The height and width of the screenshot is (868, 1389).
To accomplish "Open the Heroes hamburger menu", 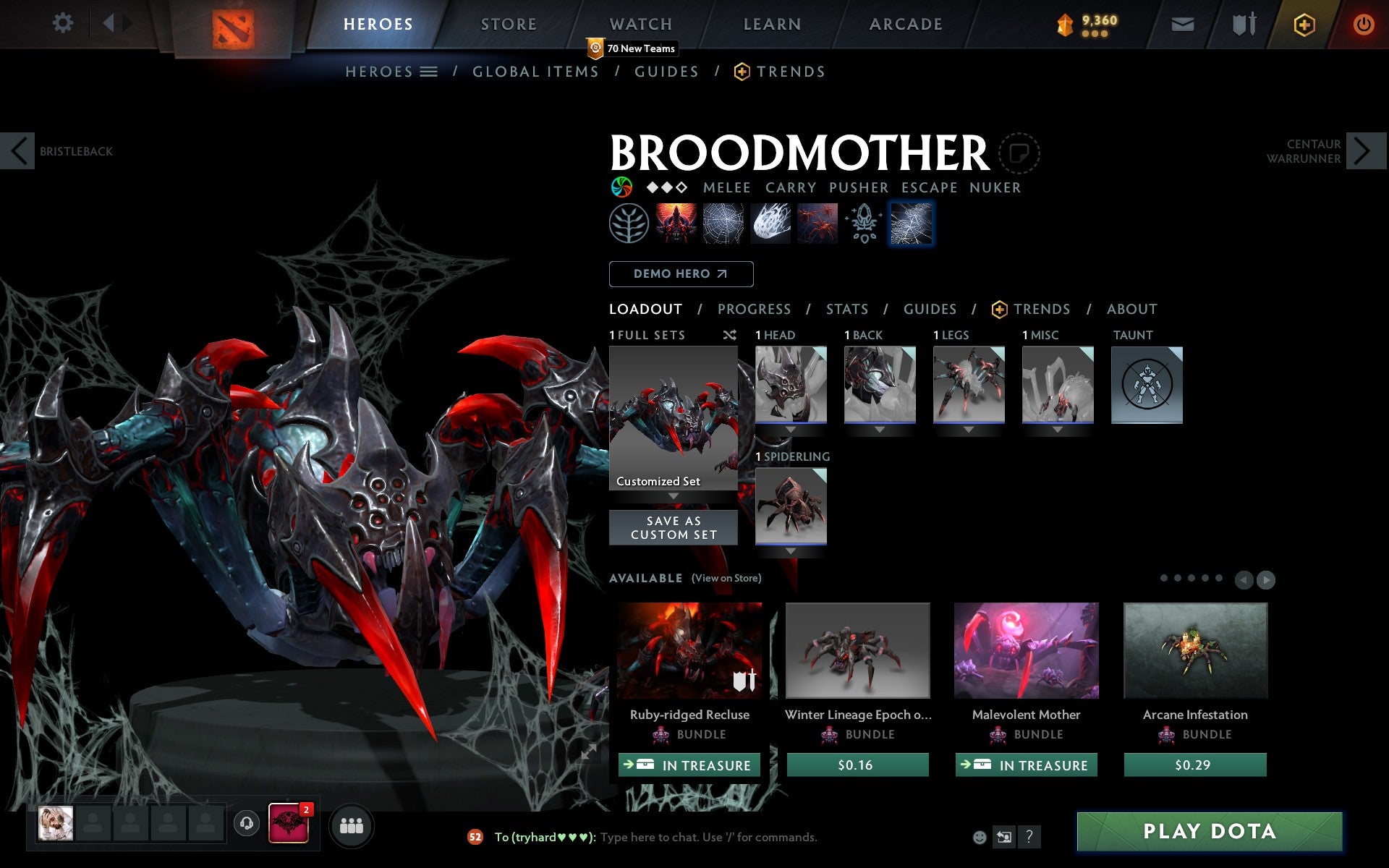I will tap(428, 71).
